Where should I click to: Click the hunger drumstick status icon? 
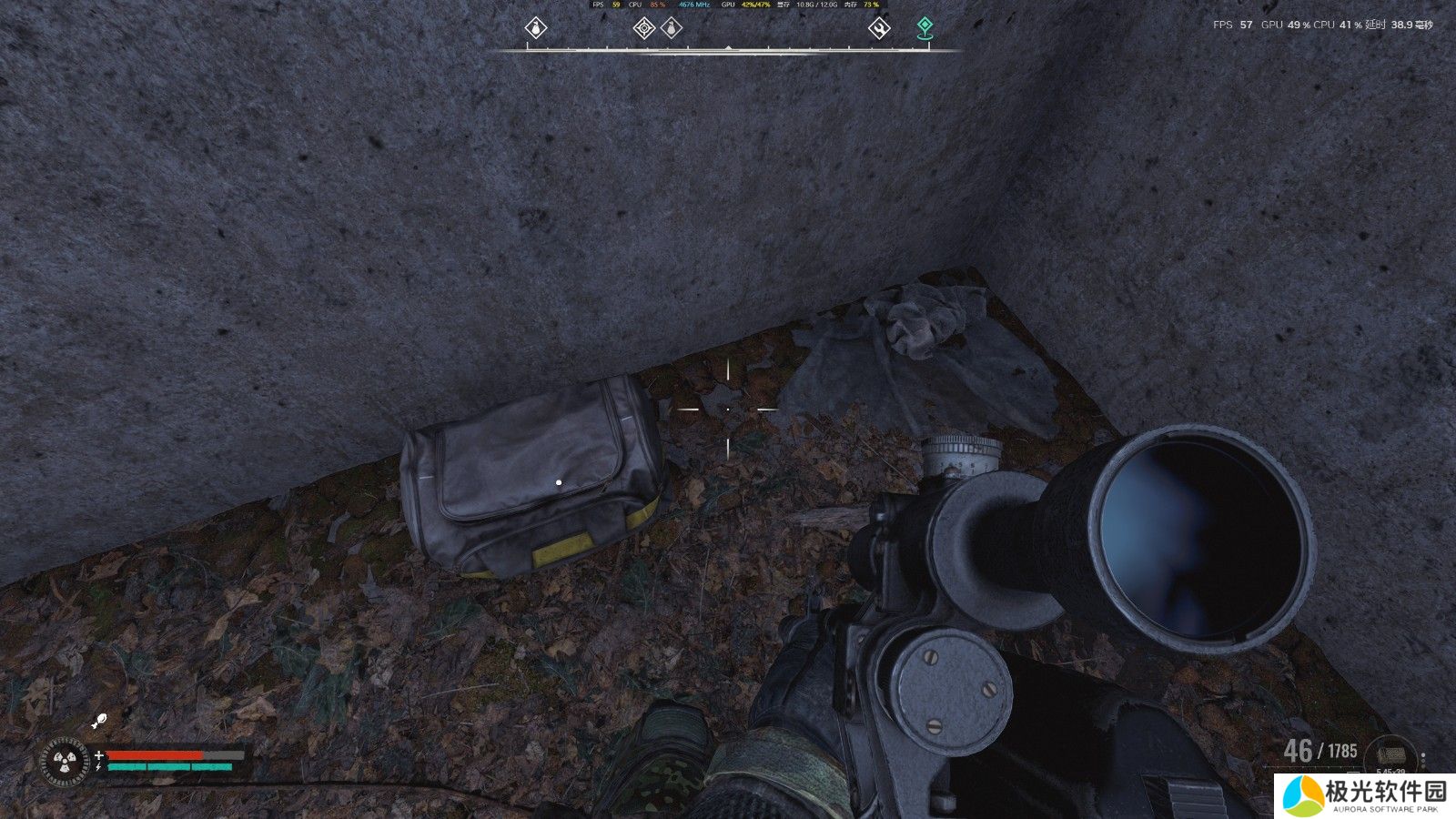(100, 723)
